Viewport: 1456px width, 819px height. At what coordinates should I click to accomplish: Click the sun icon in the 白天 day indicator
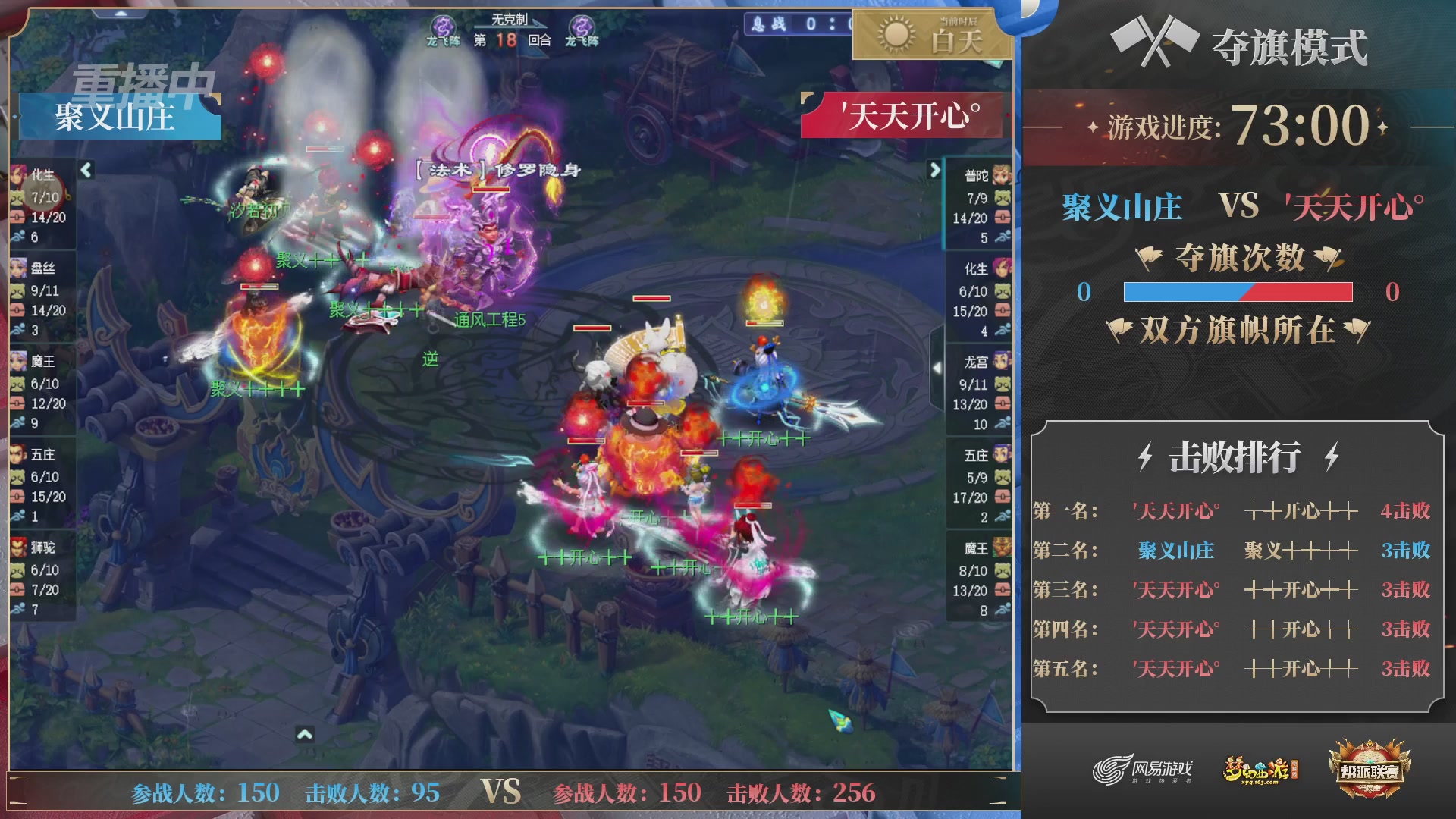[x=895, y=34]
